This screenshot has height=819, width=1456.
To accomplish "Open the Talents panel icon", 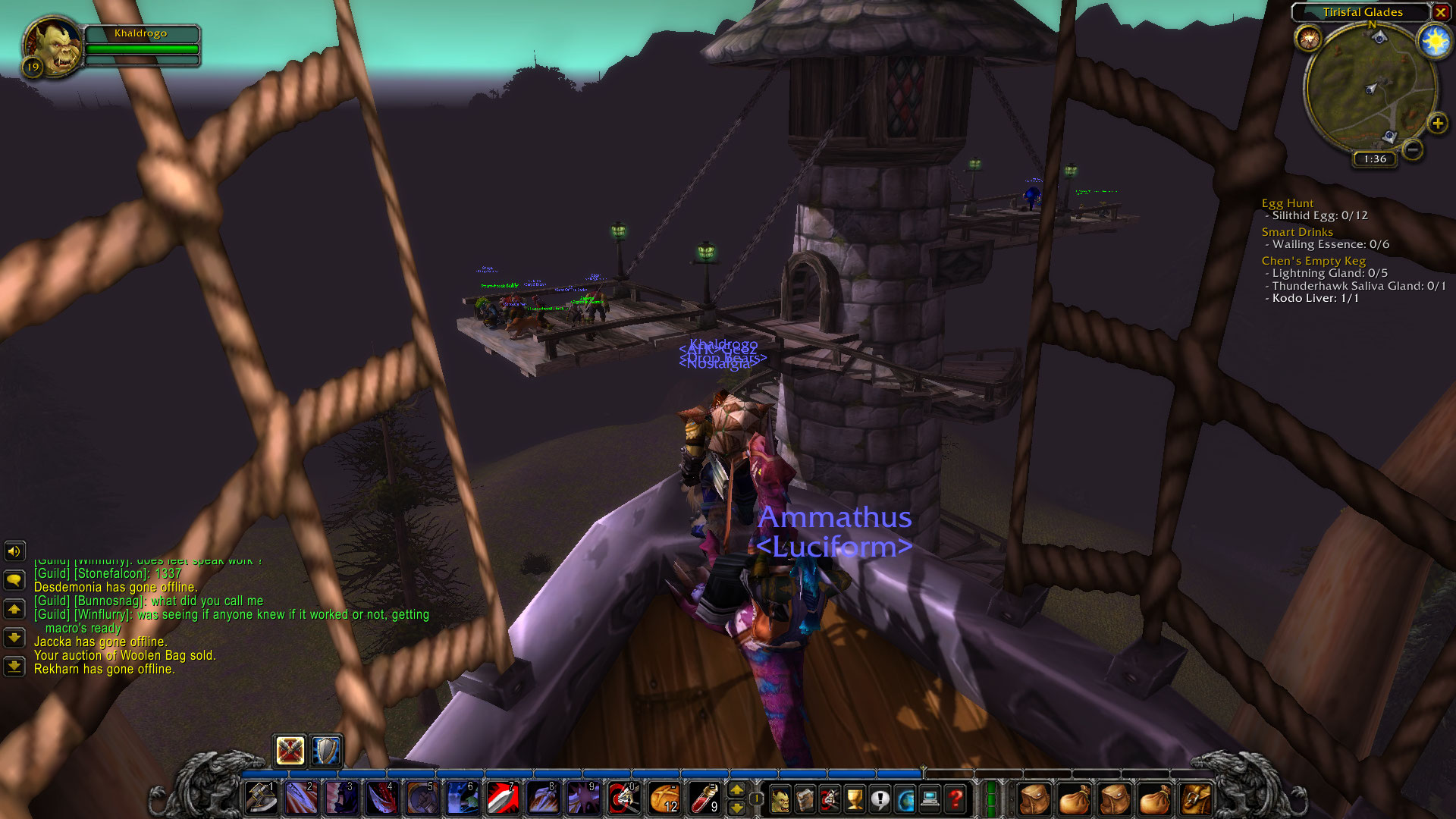I will (x=829, y=797).
